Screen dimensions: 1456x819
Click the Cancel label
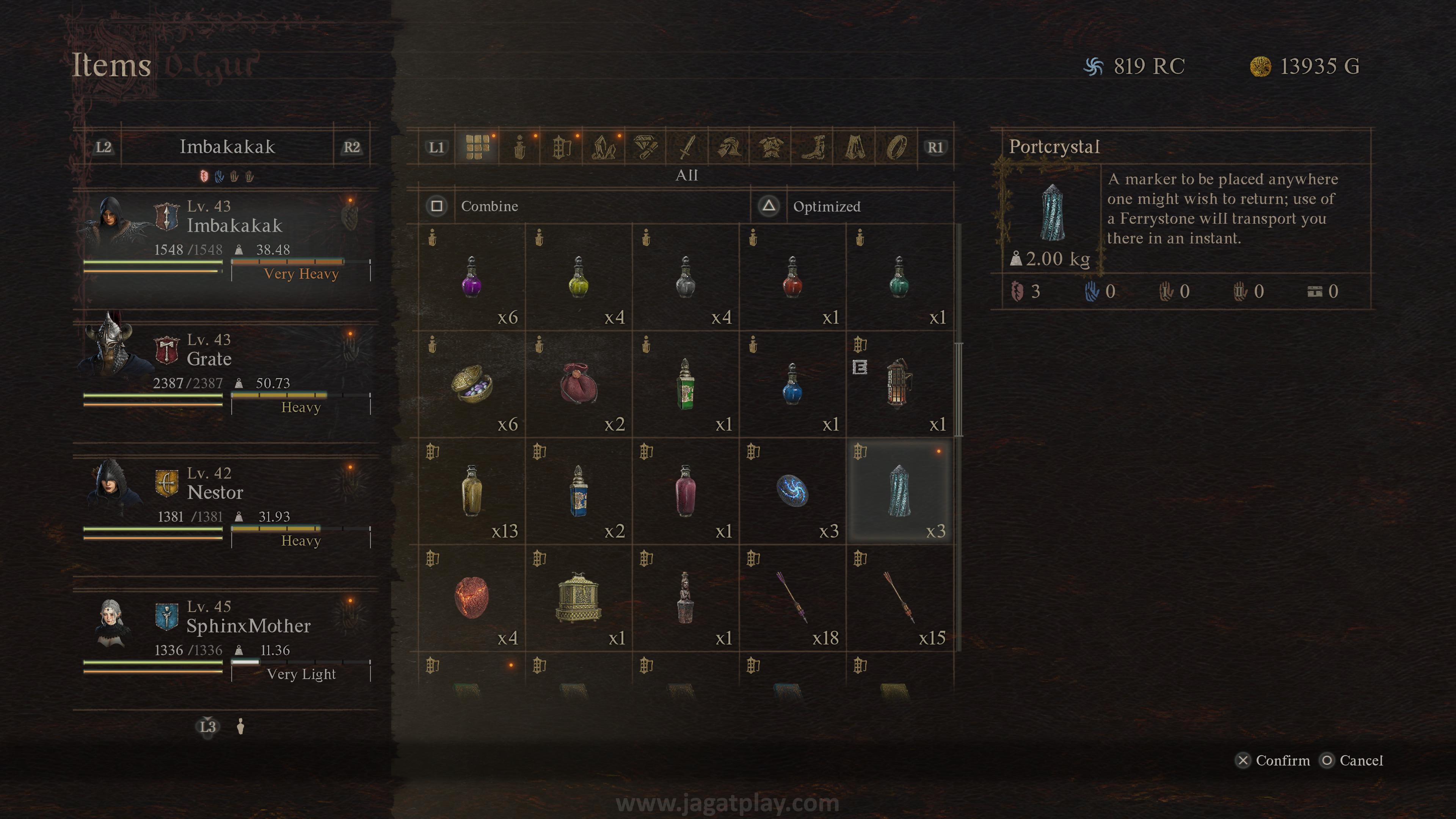(x=1360, y=761)
